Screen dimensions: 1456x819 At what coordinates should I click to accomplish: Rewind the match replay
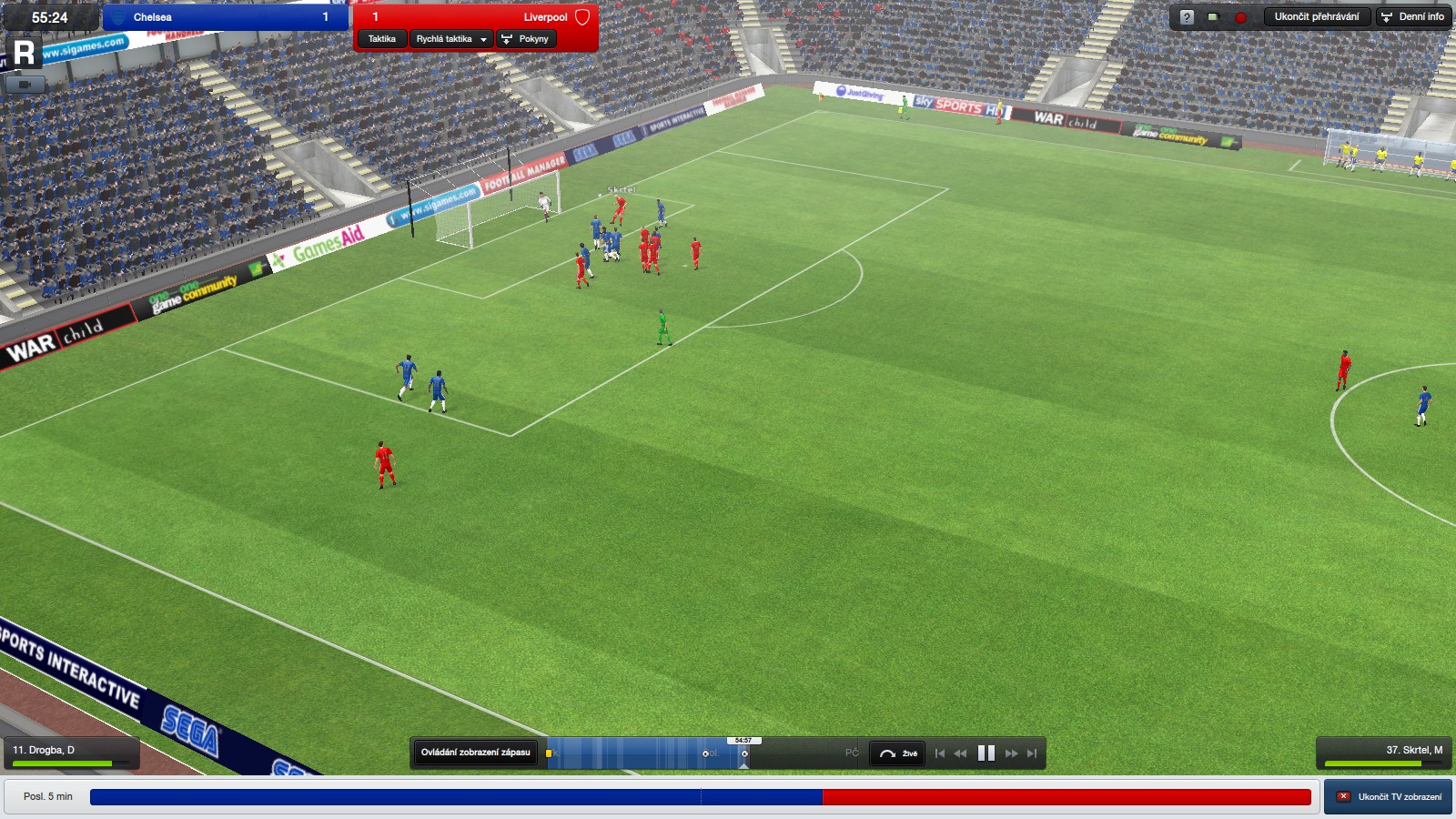pyautogui.click(x=960, y=753)
